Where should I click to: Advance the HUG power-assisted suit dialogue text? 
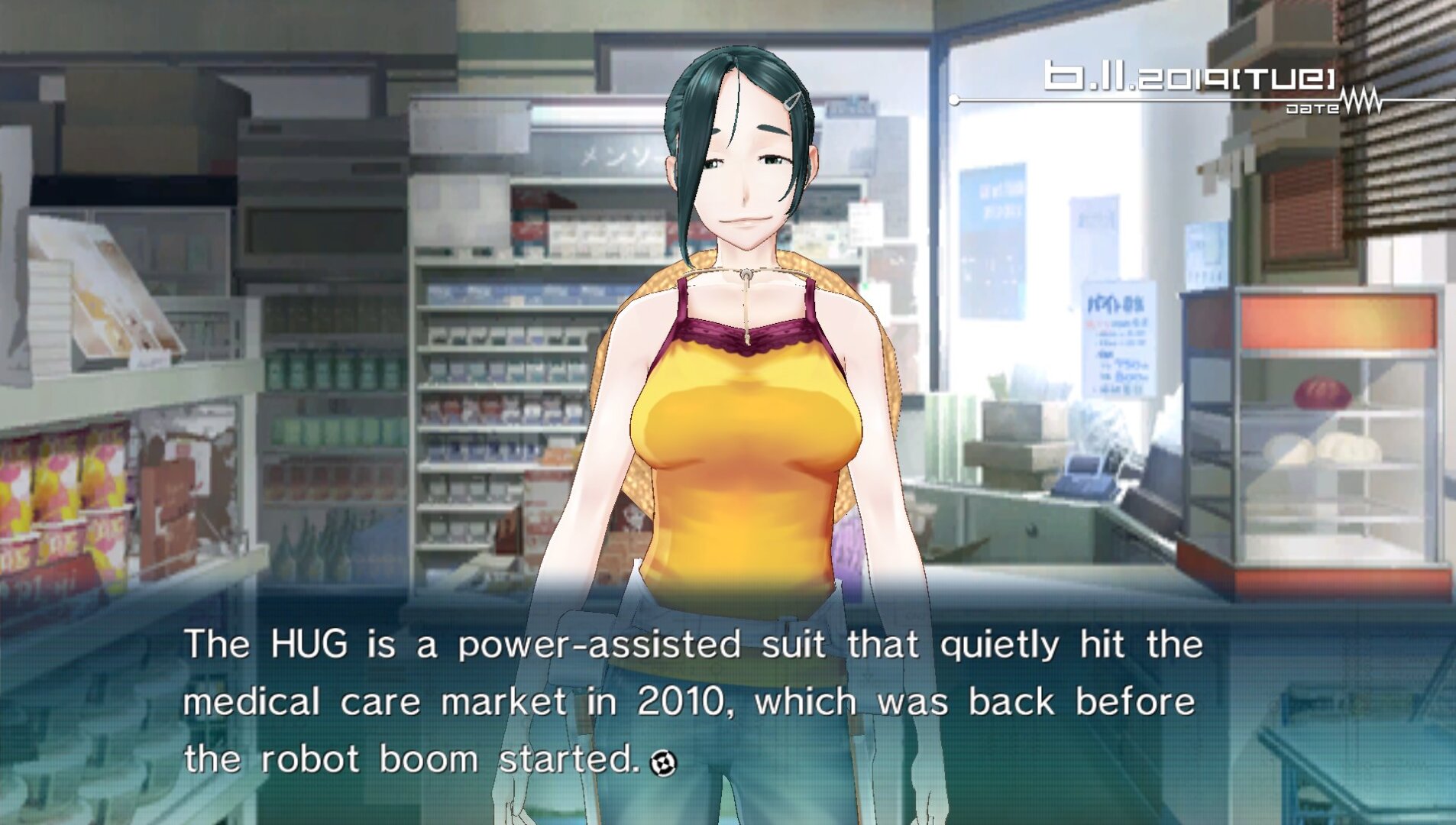(x=692, y=701)
